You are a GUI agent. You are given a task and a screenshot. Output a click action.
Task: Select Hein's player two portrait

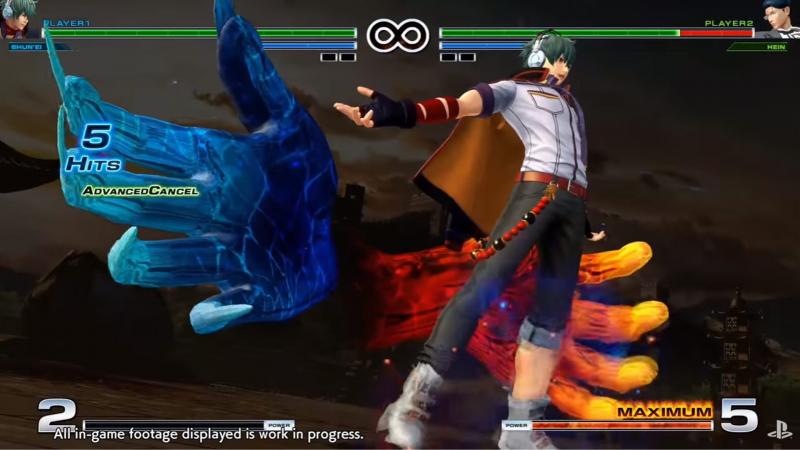(781, 18)
